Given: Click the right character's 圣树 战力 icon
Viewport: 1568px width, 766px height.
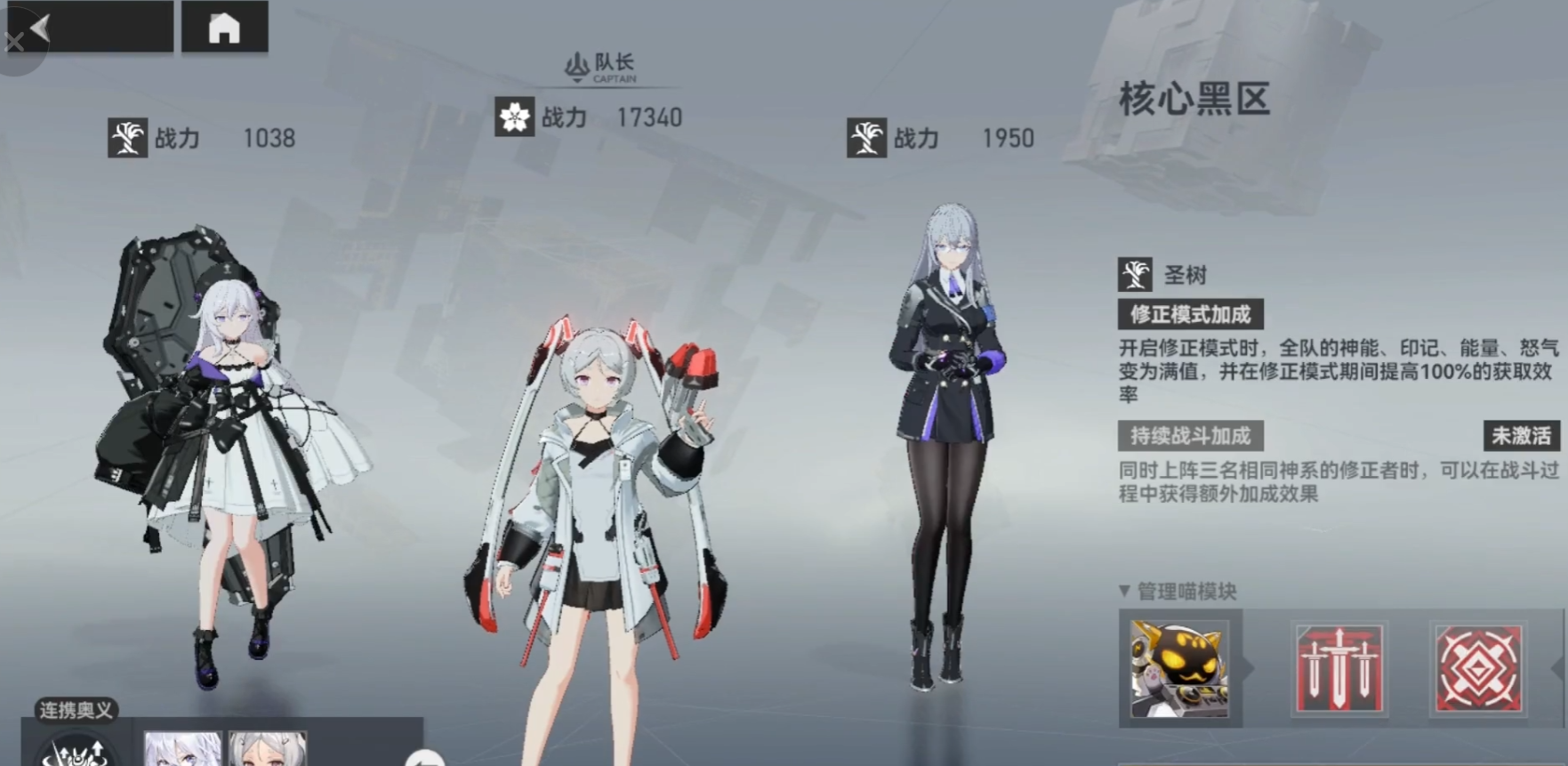Looking at the screenshot, I should click(864, 139).
